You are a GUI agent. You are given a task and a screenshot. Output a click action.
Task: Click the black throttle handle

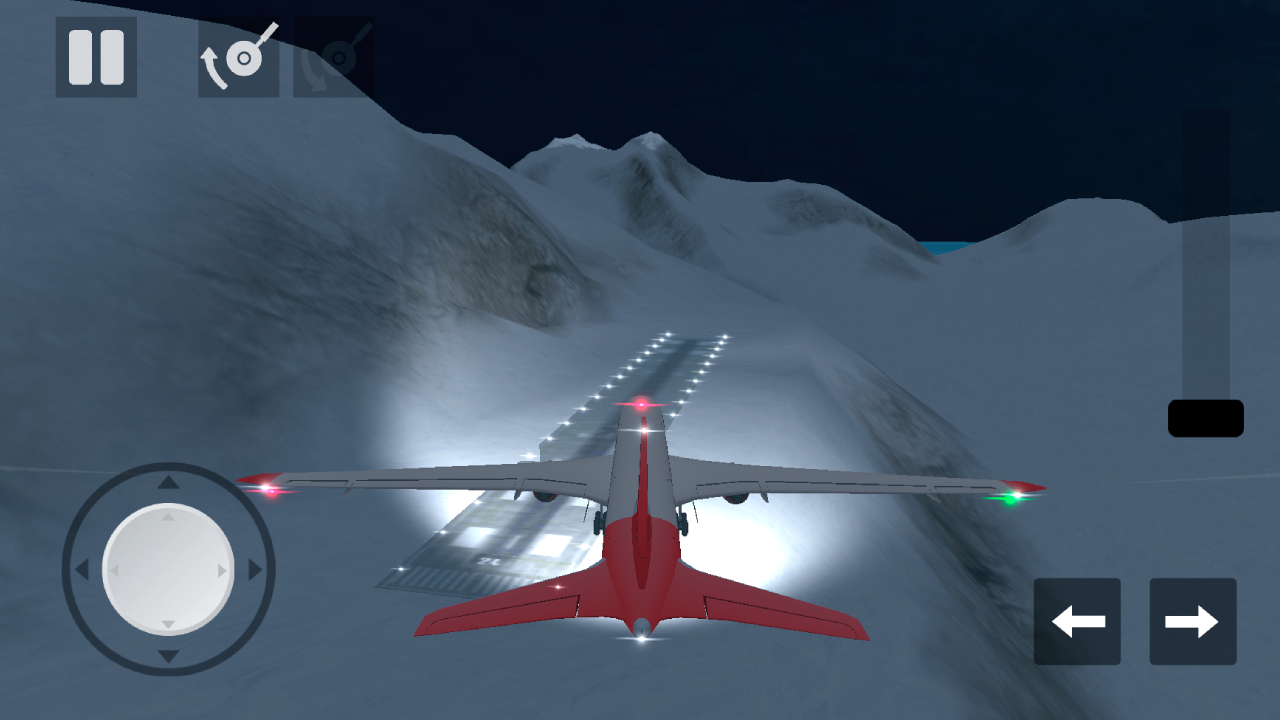coord(1205,417)
